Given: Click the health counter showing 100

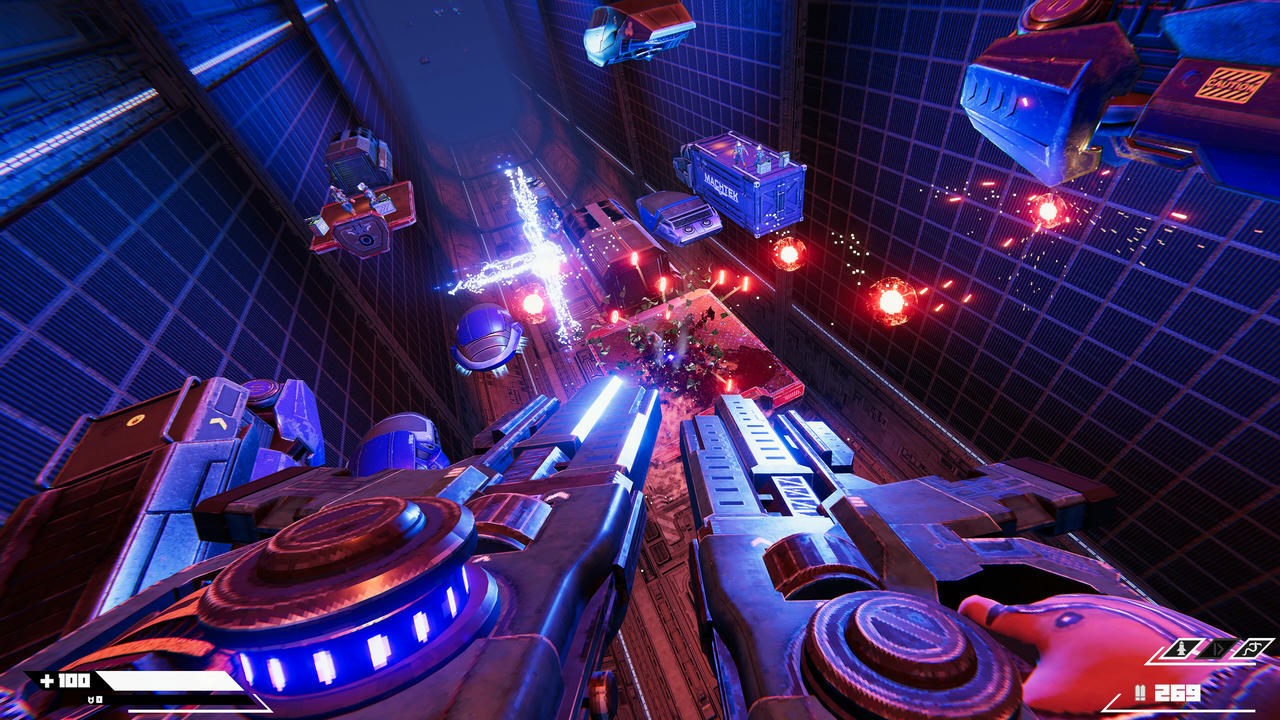Looking at the screenshot, I should (73, 680).
